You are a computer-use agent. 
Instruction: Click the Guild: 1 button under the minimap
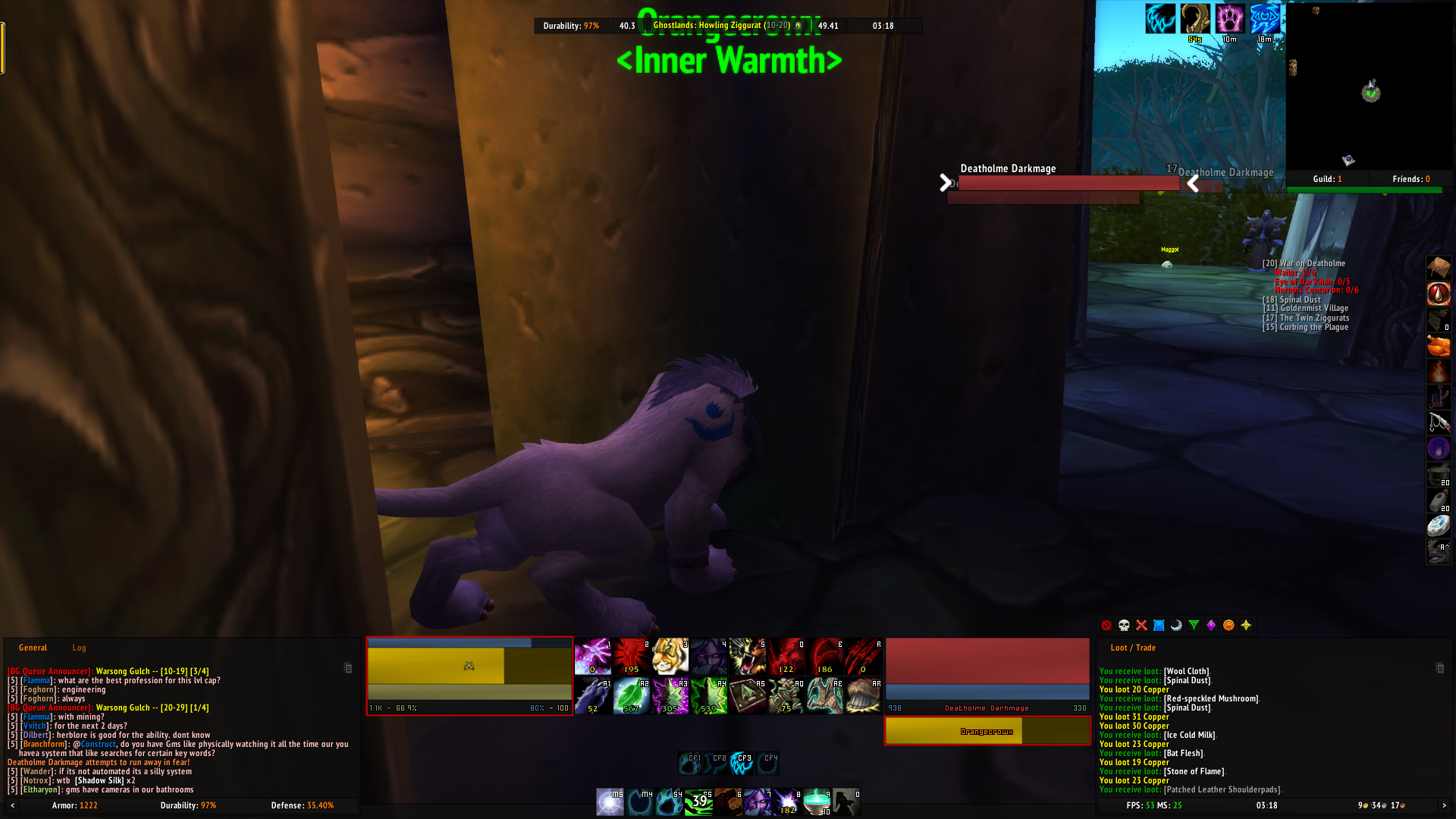click(1326, 179)
